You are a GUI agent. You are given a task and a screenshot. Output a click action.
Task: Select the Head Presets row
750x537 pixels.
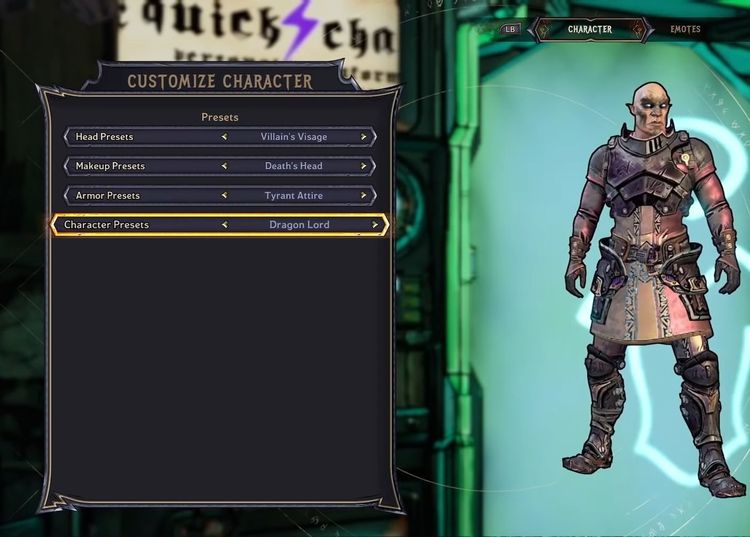pos(140,137)
